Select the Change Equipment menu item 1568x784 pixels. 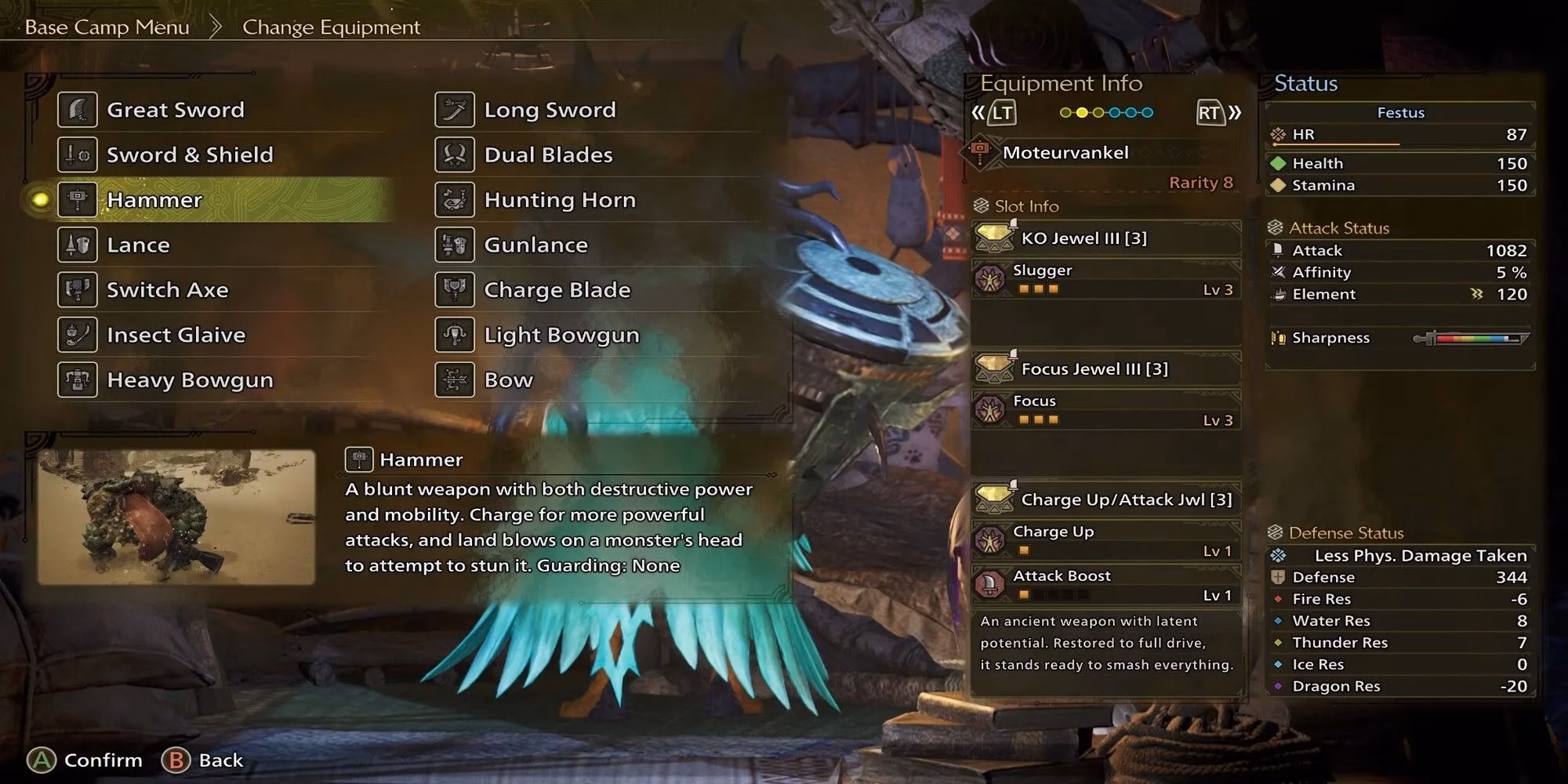(x=331, y=27)
